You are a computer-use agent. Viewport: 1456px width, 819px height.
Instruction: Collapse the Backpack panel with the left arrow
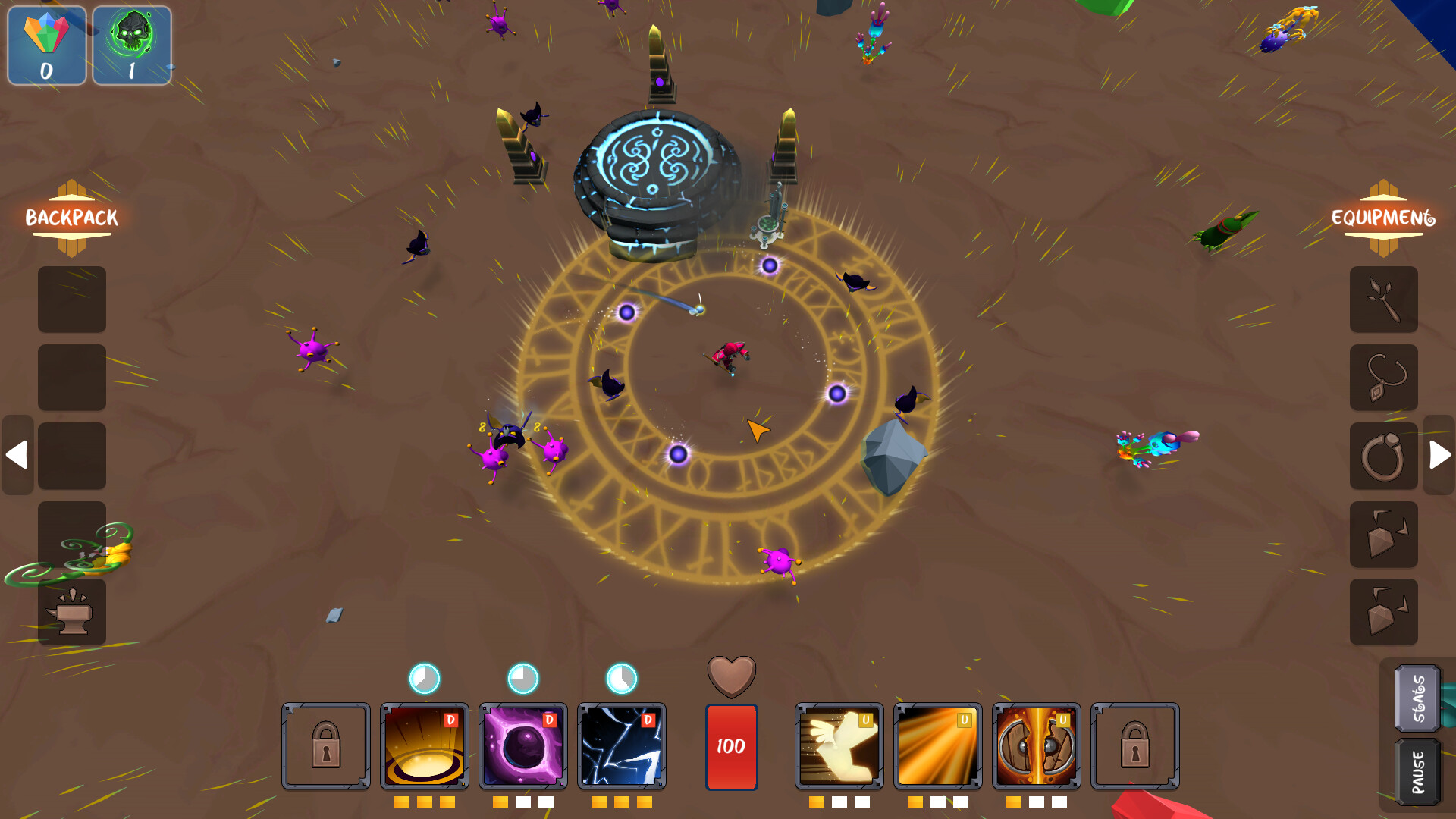[17, 453]
